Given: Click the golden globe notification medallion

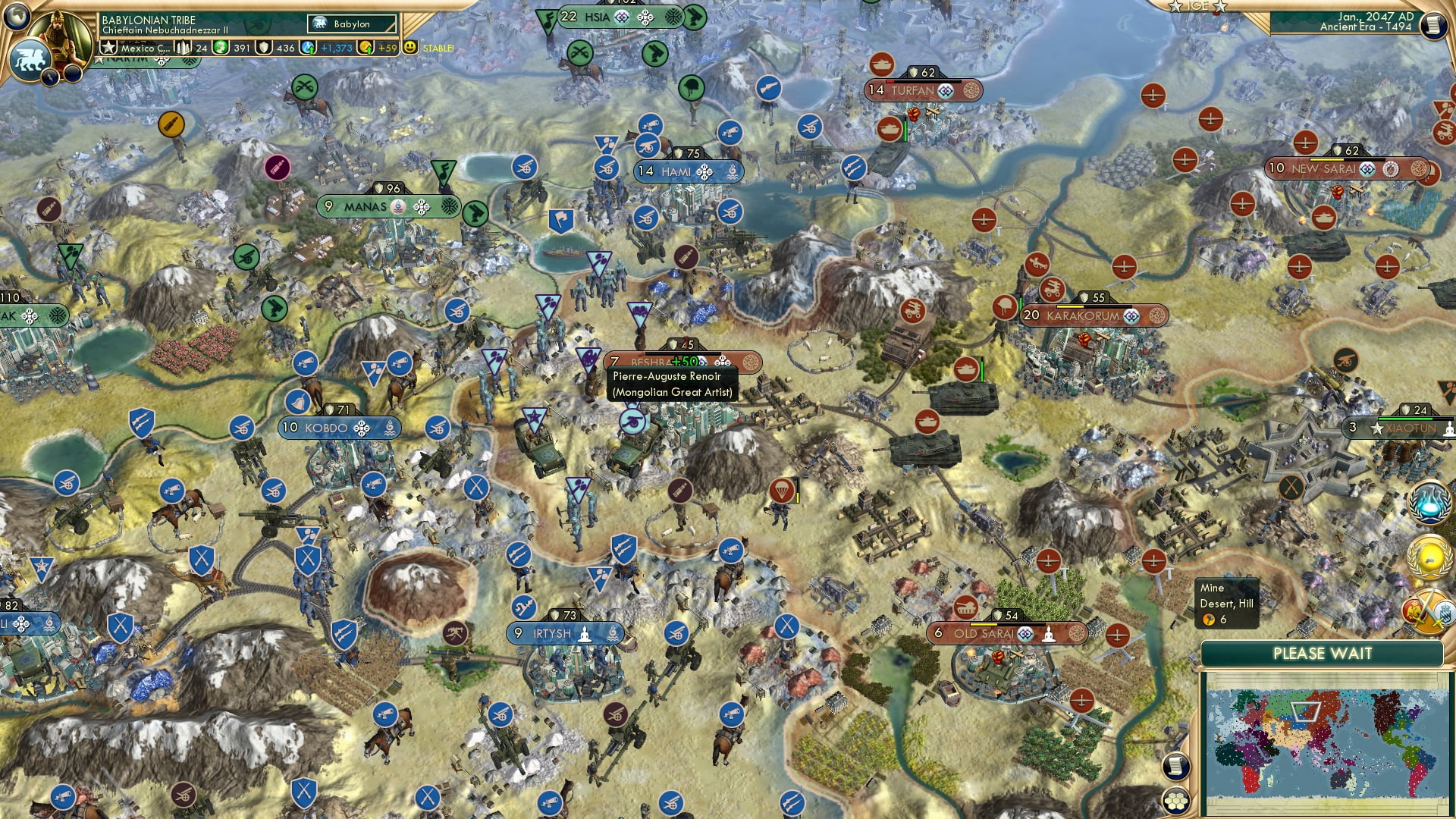Looking at the screenshot, I should pos(1429,556).
